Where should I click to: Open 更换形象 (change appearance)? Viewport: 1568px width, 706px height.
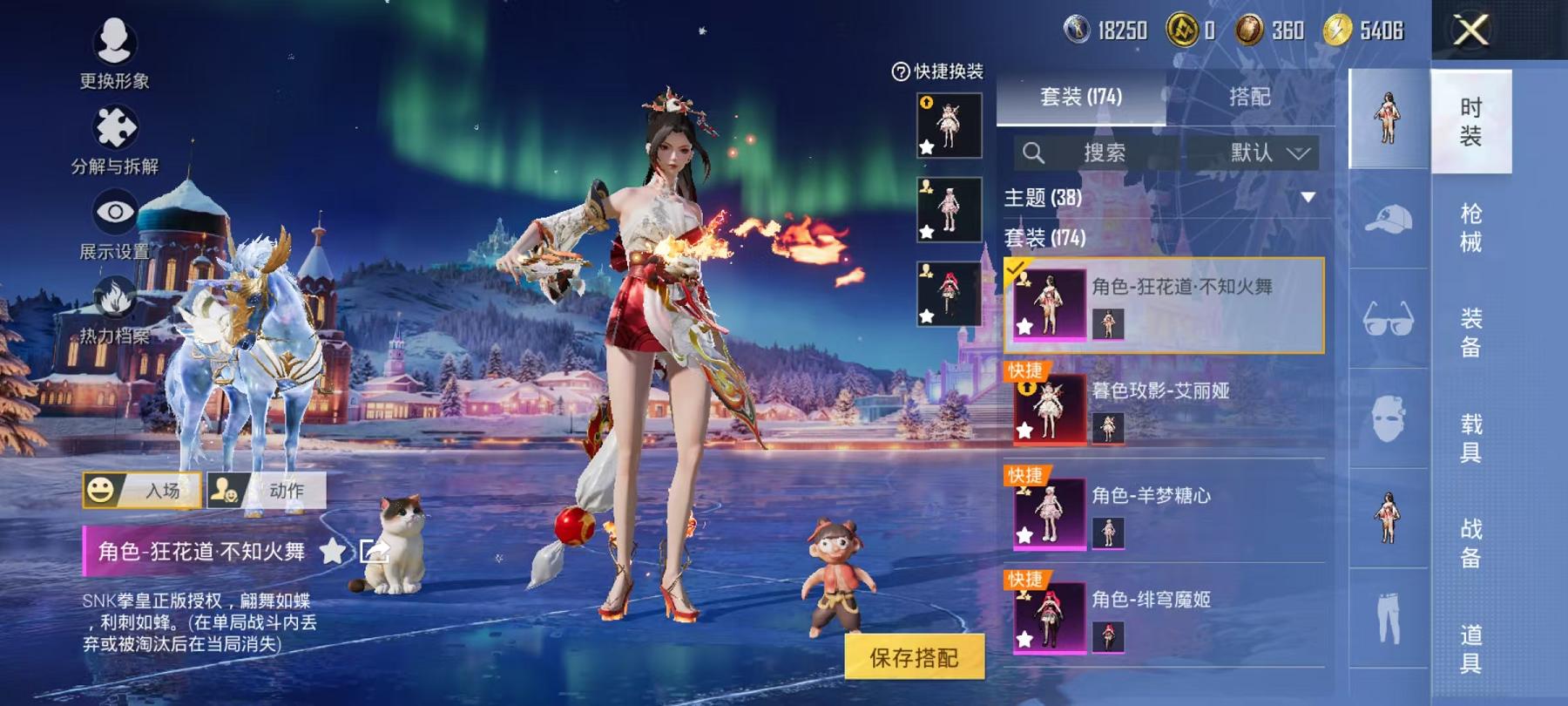114,53
